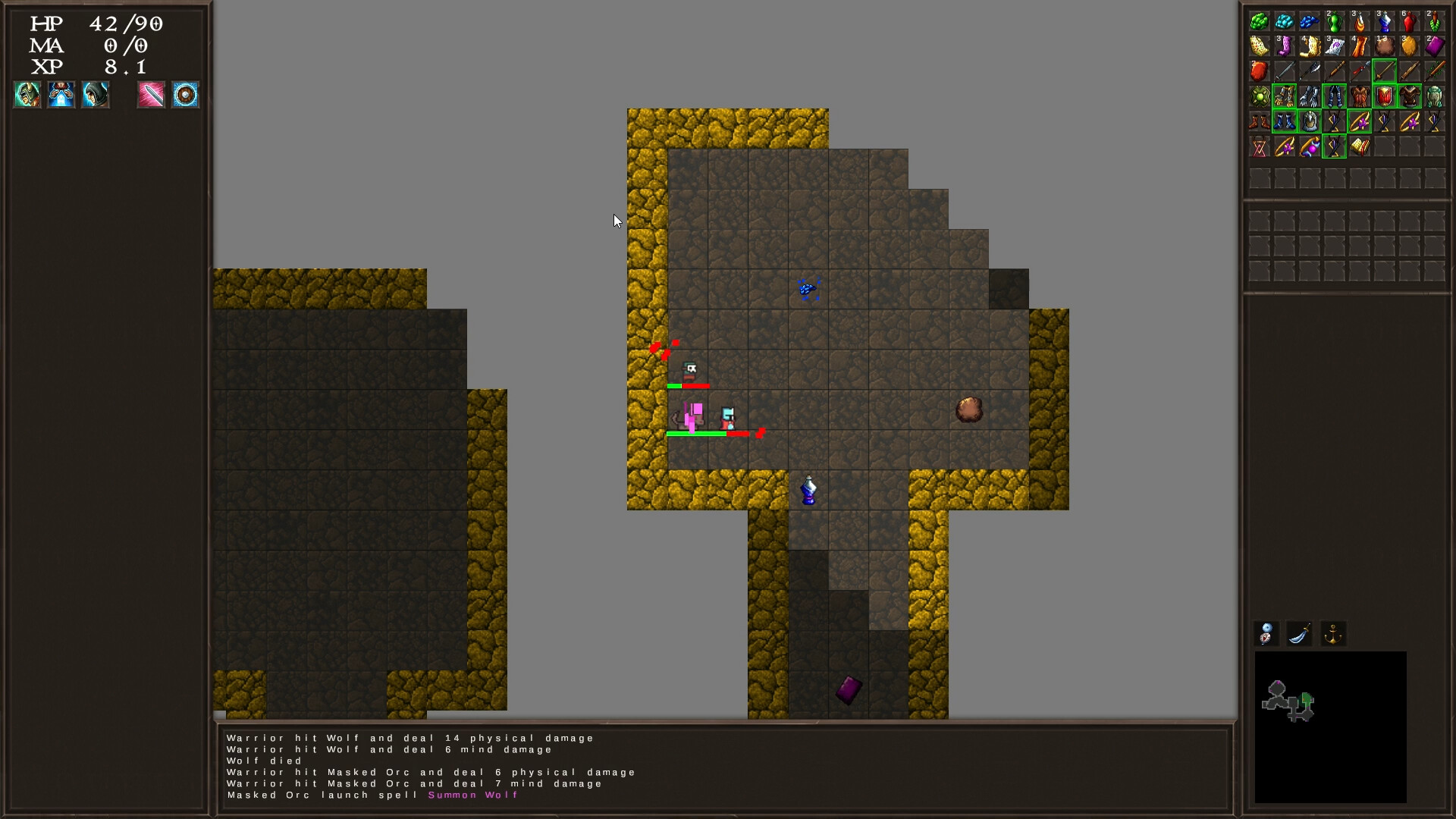Select the equipped golden spear weapon

pyautogui.click(x=1384, y=71)
